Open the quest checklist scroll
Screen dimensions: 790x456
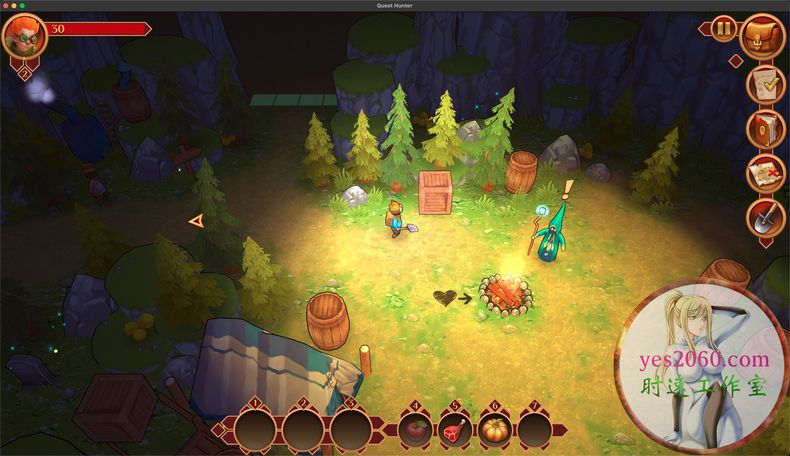click(765, 85)
